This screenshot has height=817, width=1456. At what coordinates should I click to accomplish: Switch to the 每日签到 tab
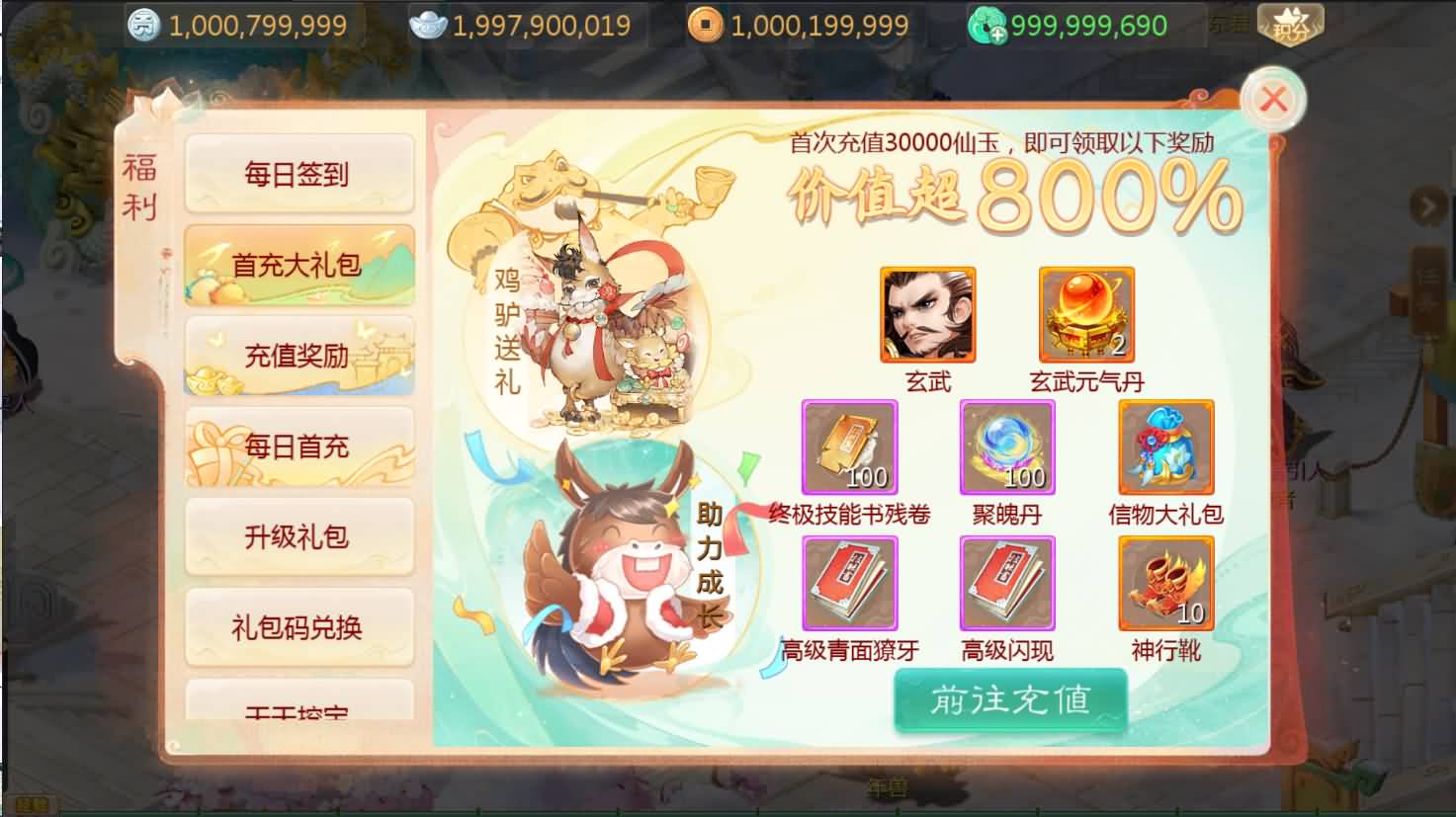point(299,173)
